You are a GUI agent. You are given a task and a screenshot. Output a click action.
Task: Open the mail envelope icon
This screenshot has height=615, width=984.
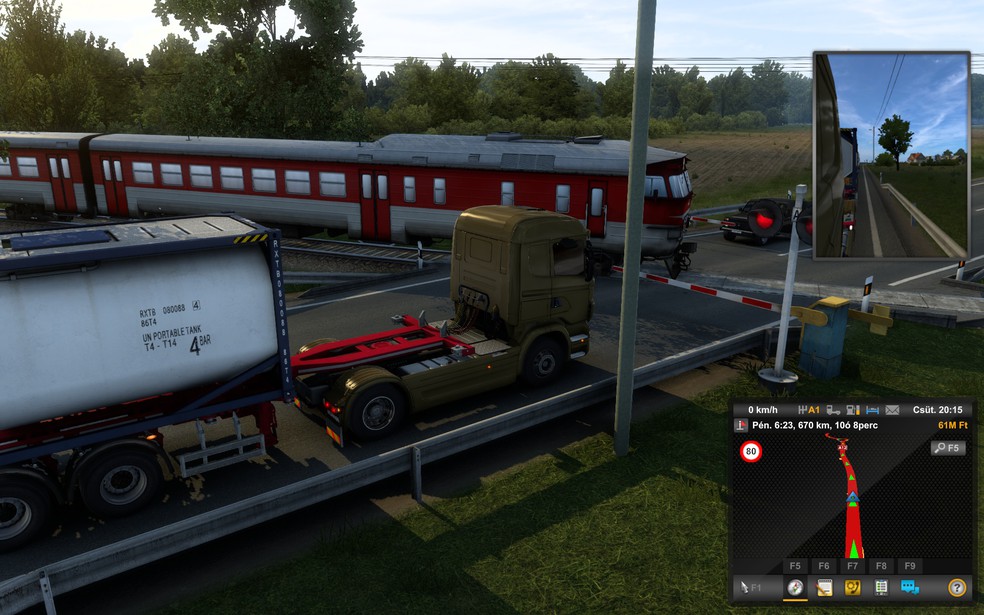coord(891,410)
